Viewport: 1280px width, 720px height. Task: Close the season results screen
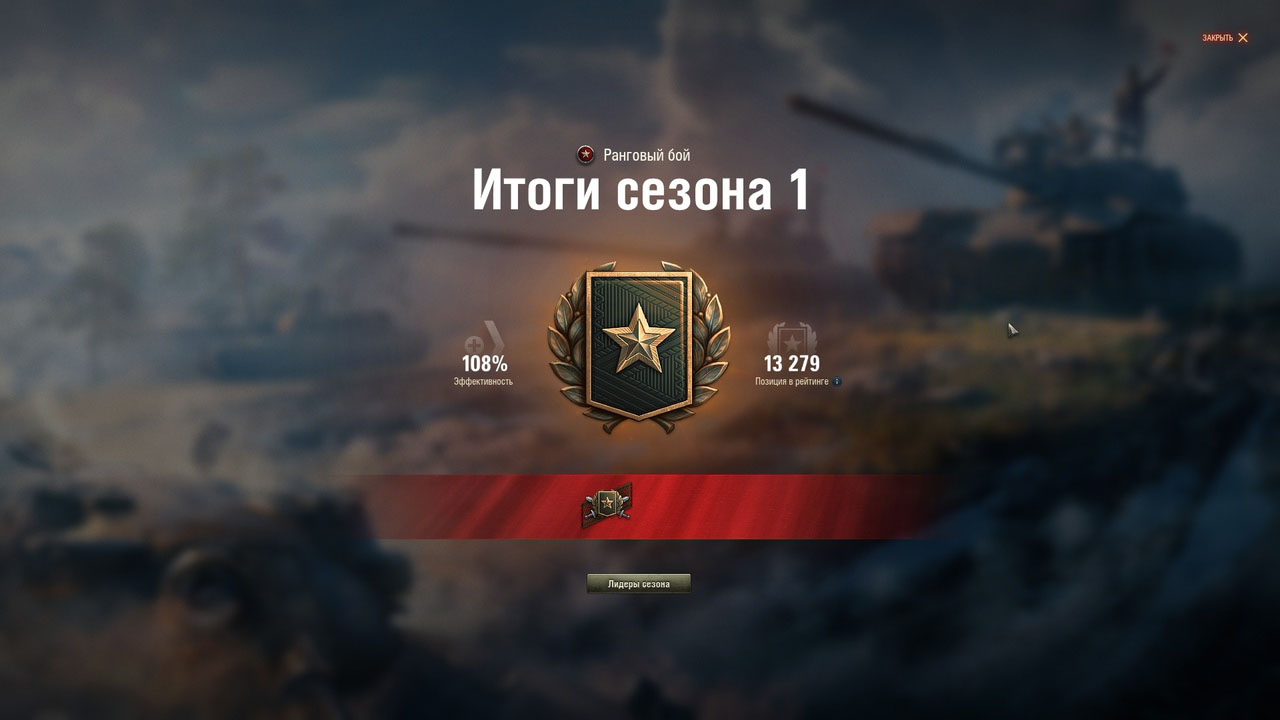point(1225,38)
